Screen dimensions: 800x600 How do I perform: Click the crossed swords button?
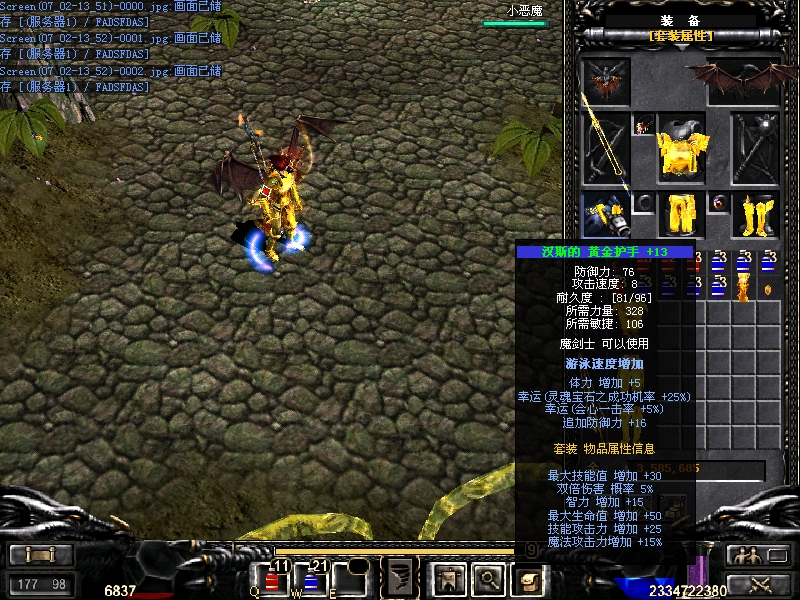tap(757, 584)
